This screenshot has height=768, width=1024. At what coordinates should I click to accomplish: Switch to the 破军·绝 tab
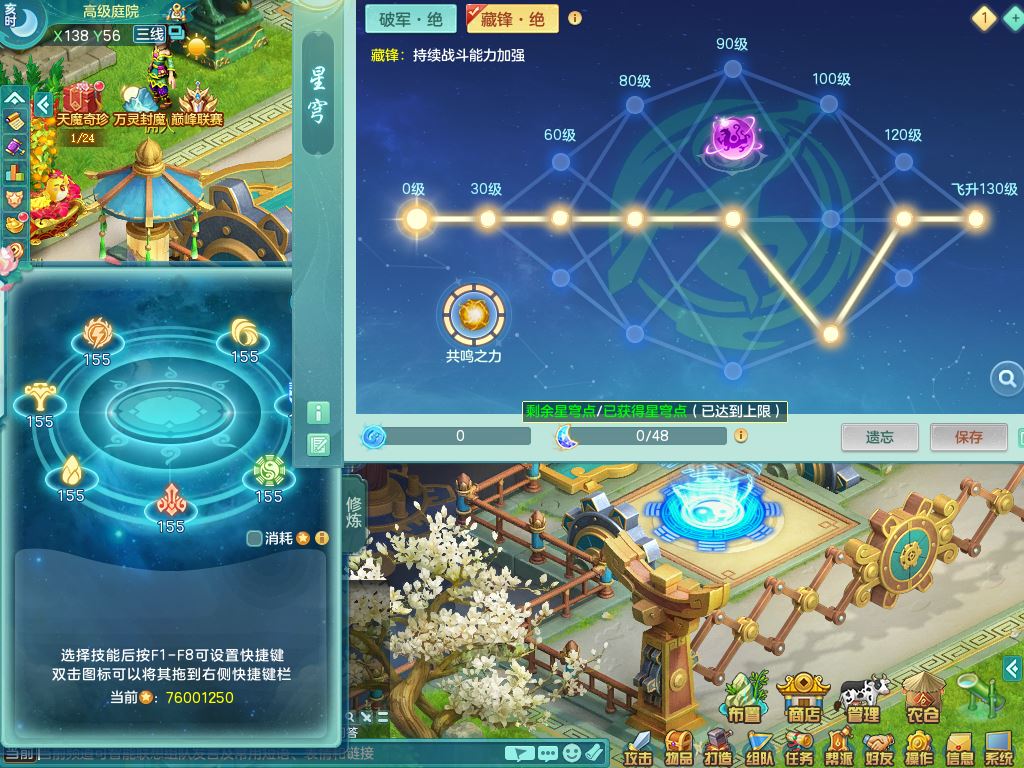point(410,18)
